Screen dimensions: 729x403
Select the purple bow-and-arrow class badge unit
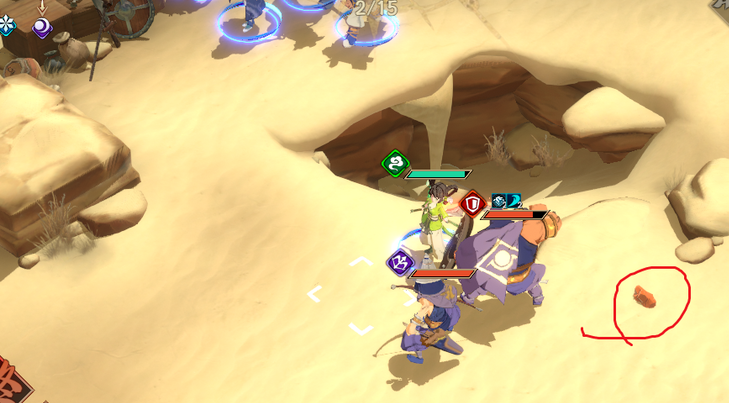[400, 263]
